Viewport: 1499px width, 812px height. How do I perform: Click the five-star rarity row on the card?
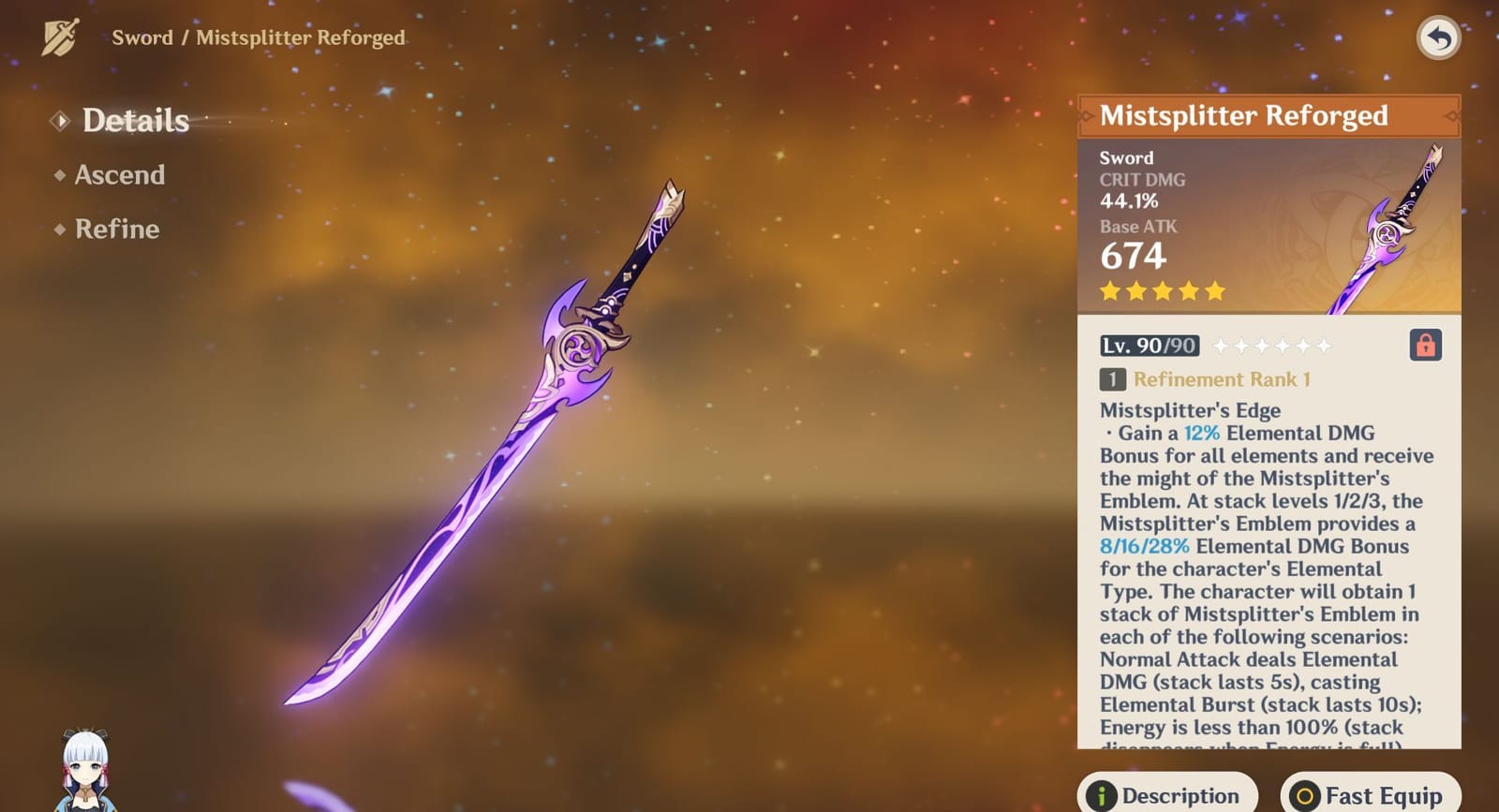[x=1162, y=291]
